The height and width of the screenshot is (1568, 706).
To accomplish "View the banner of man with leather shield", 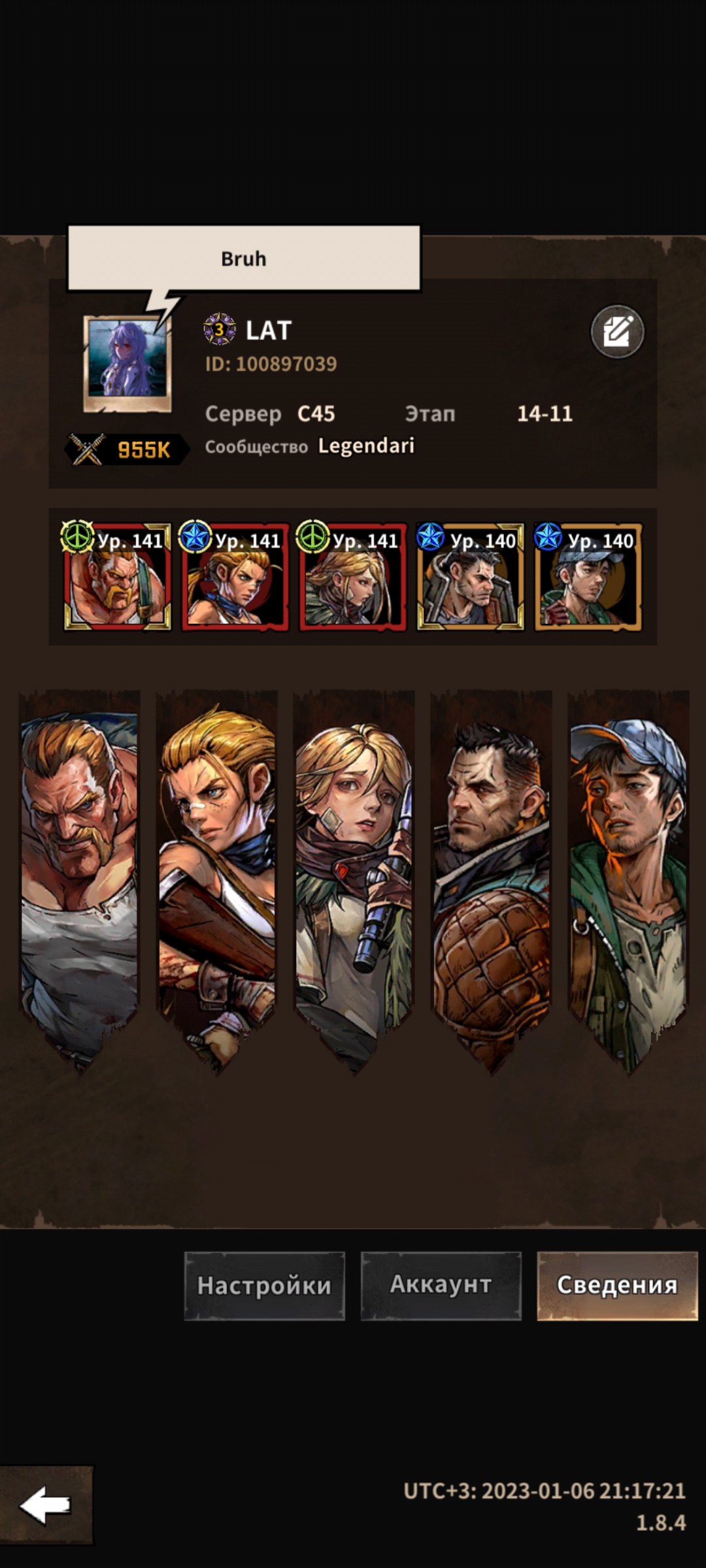I will pyautogui.click(x=491, y=875).
